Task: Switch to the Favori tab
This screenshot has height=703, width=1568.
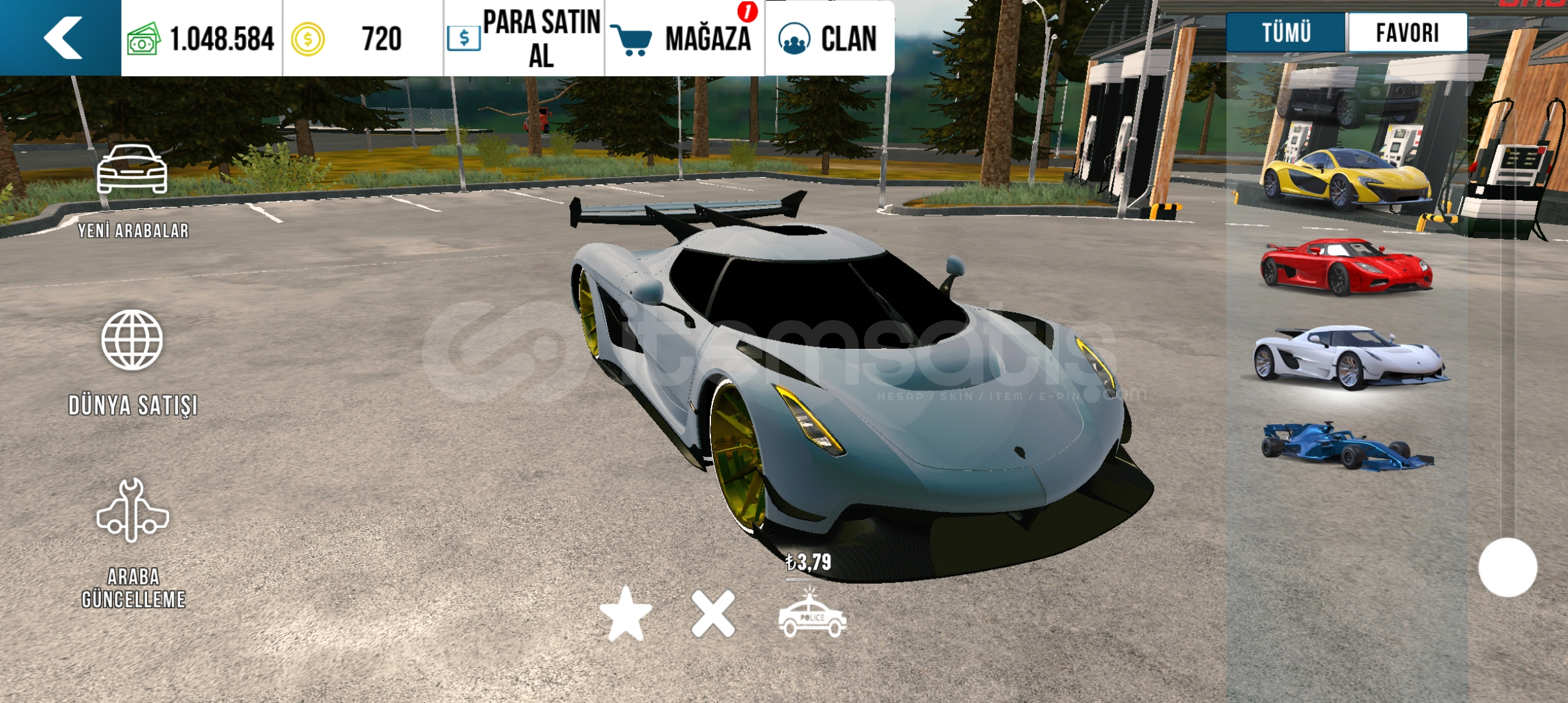Action: point(1407,33)
